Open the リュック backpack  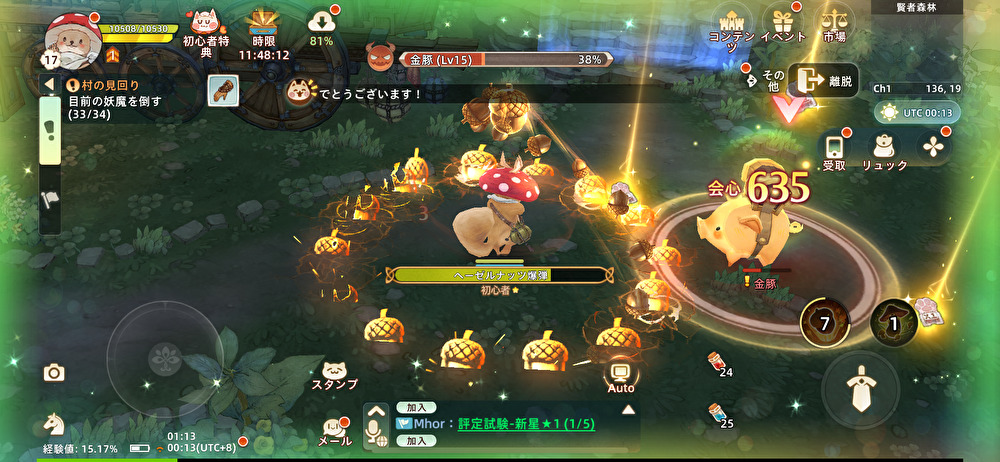pyautogui.click(x=884, y=149)
